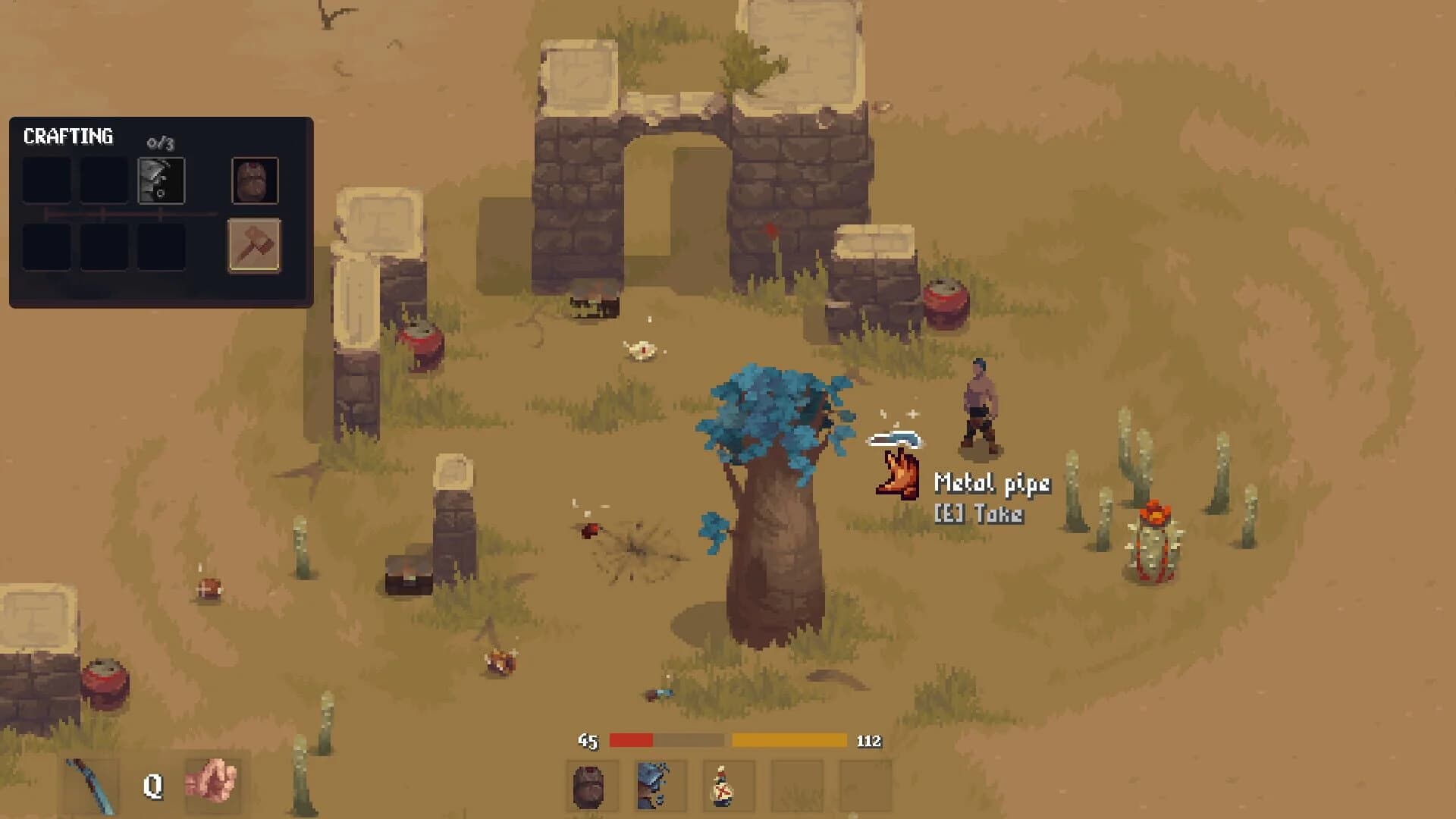Select the crafted item result preview slot
The image size is (1456, 819).
255,182
